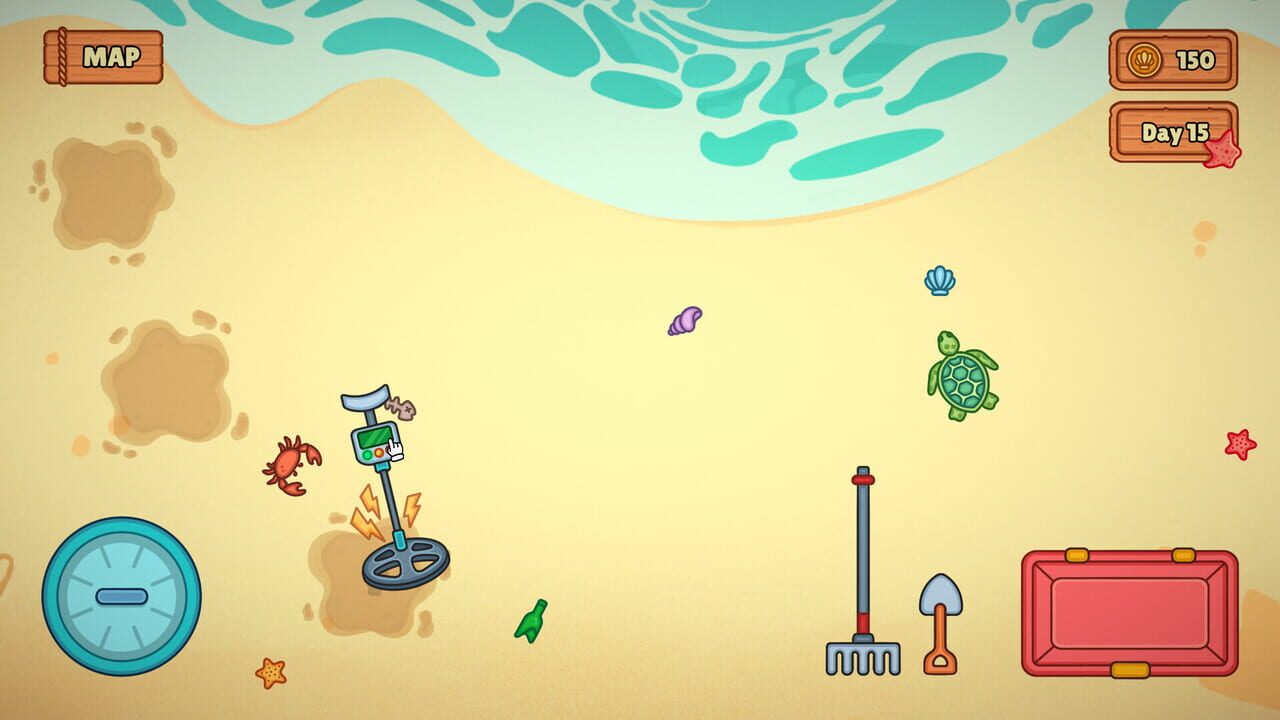The height and width of the screenshot is (720, 1280).
Task: Click the shell coin currency icon
Action: [x=1143, y=61]
